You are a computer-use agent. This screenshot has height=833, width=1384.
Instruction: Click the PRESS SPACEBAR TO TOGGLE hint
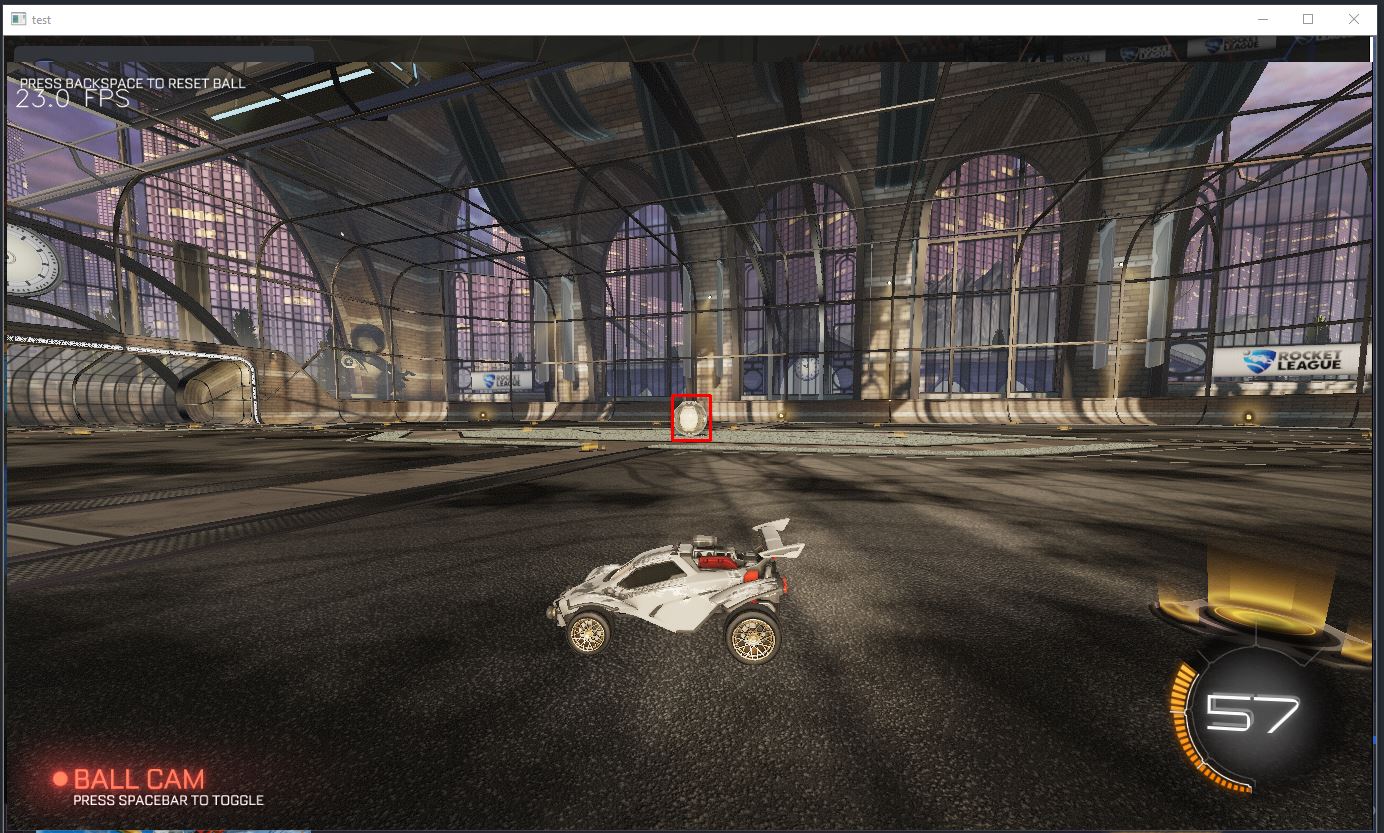pyautogui.click(x=170, y=800)
